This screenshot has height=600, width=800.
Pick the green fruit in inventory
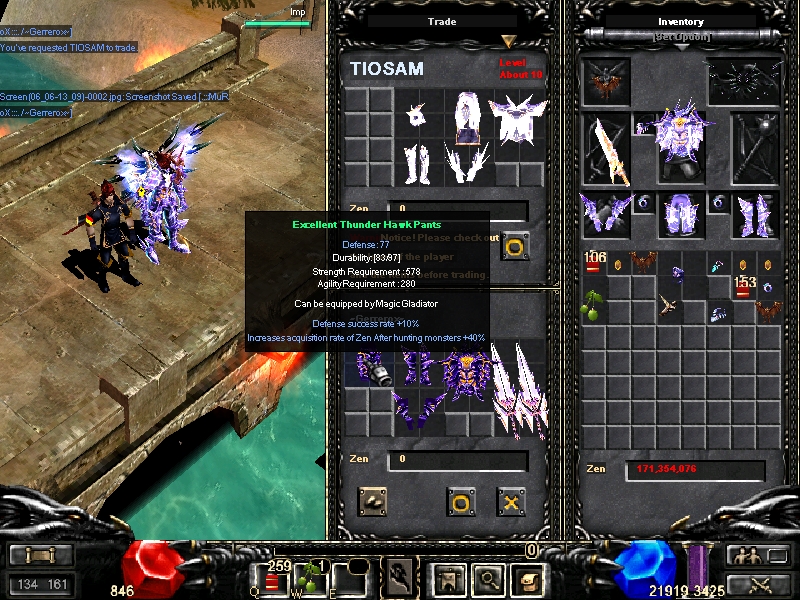pyautogui.click(x=594, y=304)
